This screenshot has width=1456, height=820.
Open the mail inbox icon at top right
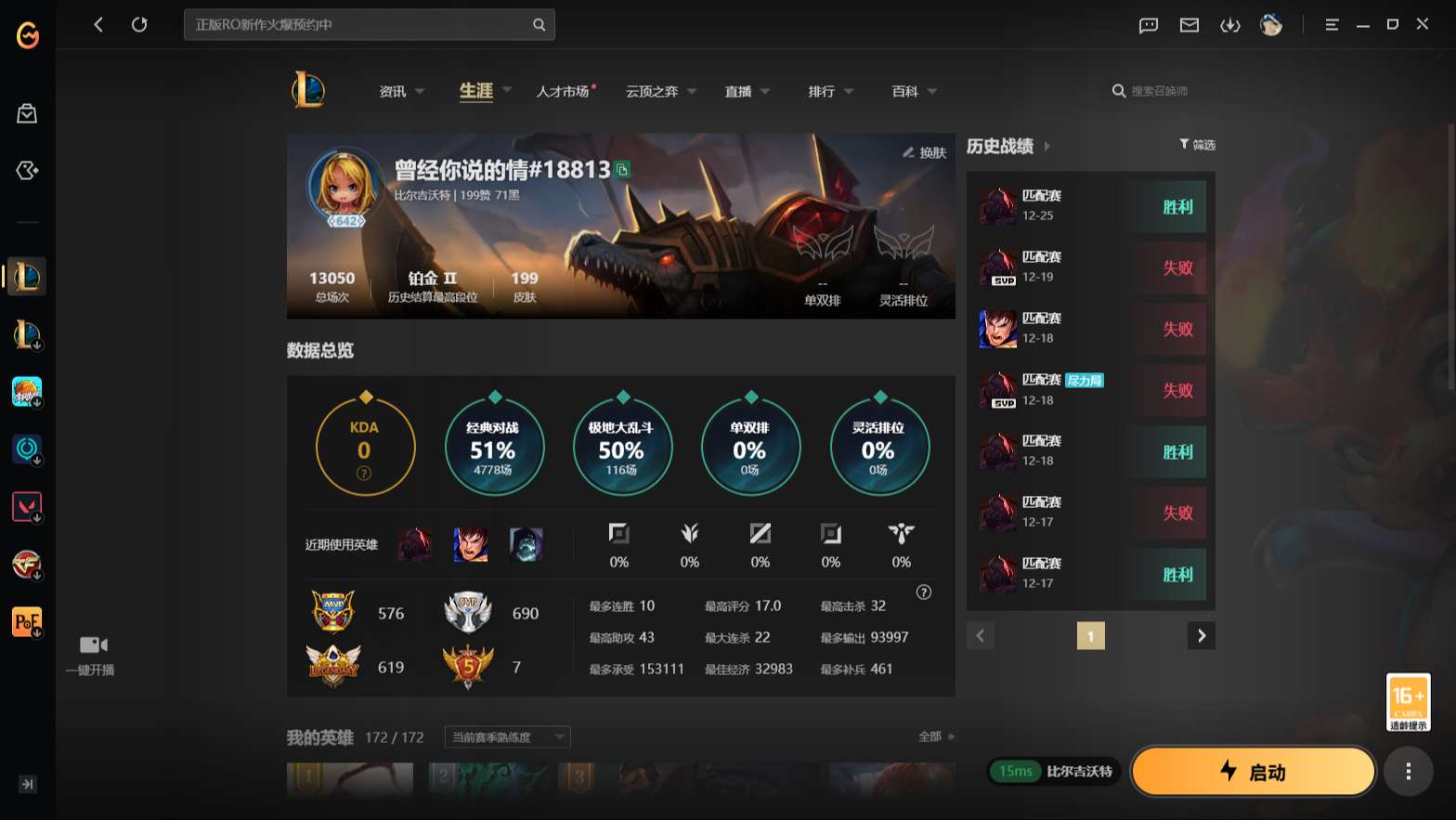pos(1189,25)
